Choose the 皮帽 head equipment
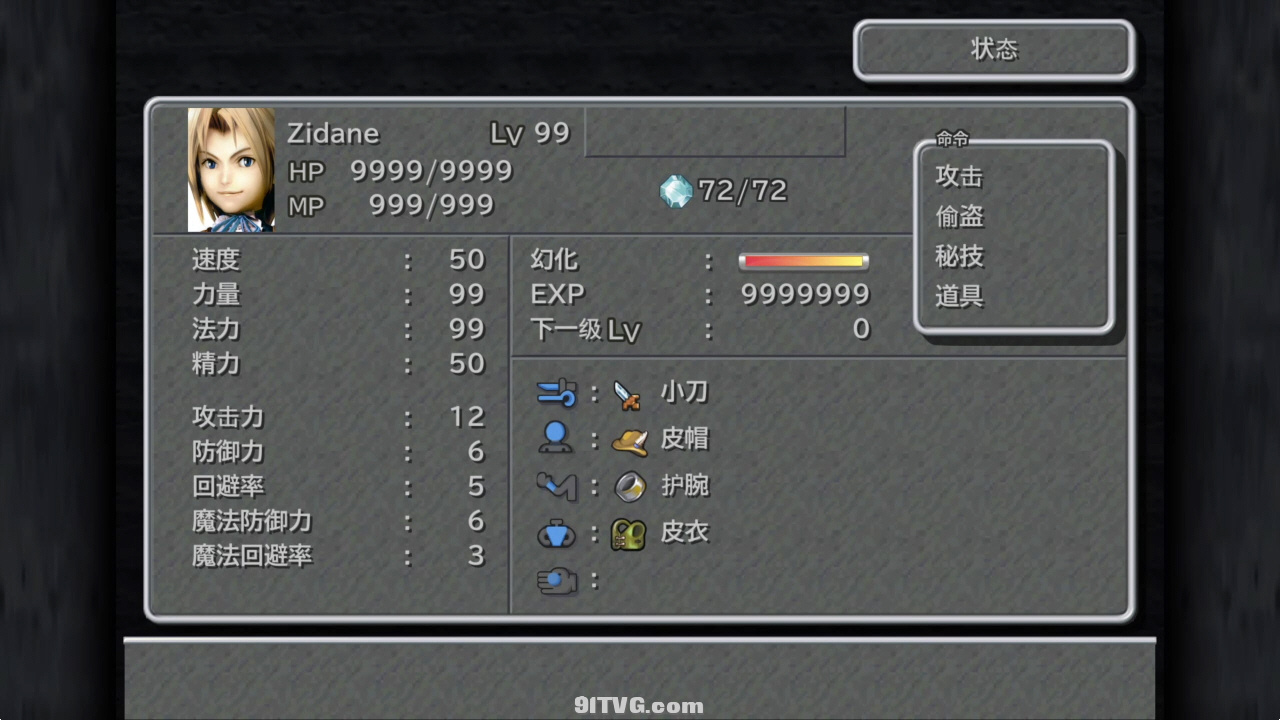1280x720 pixels. click(684, 439)
